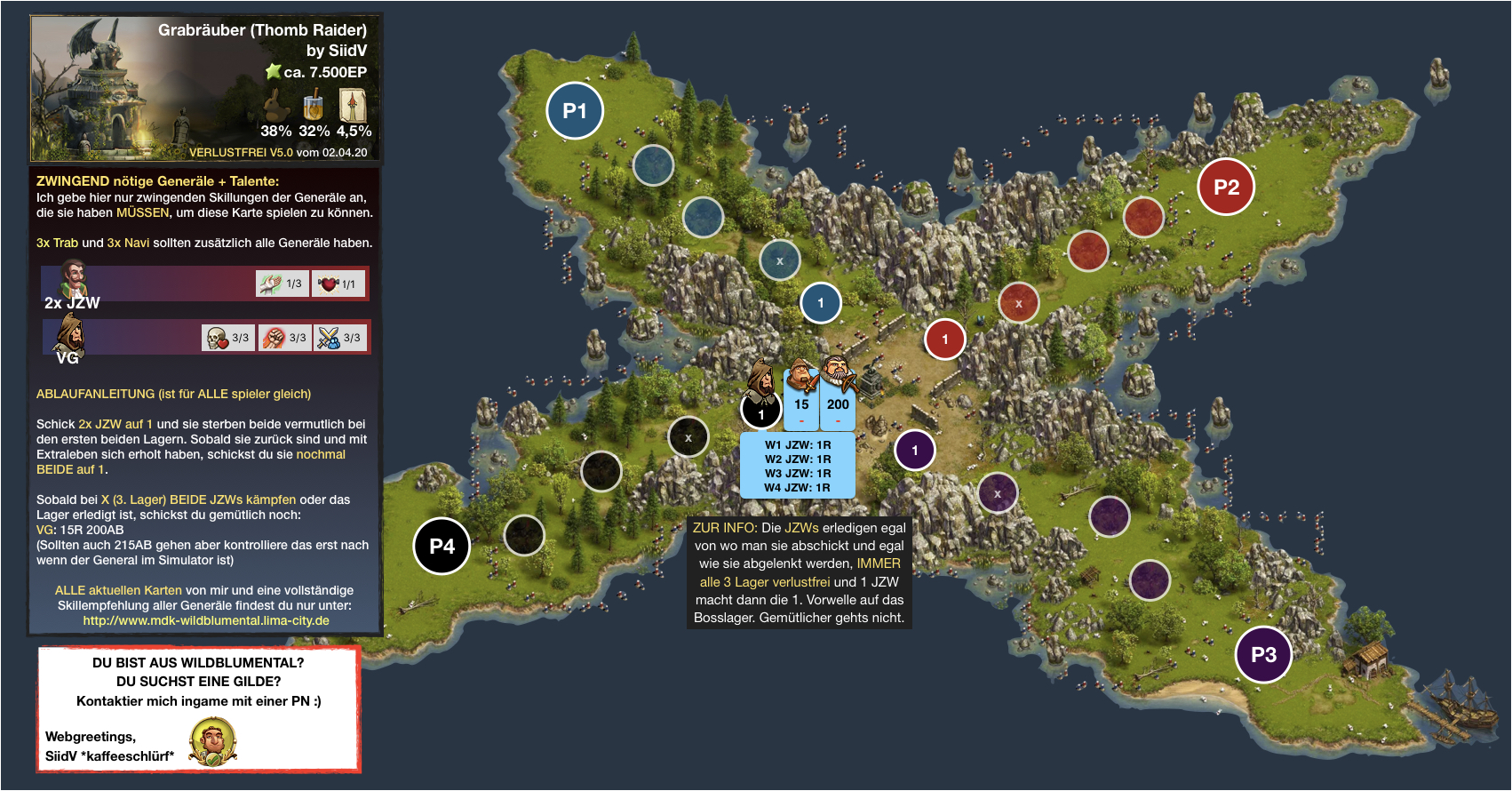The width and height of the screenshot is (1512, 791).
Task: Click the unit tile showing 200
Action: coord(838,405)
